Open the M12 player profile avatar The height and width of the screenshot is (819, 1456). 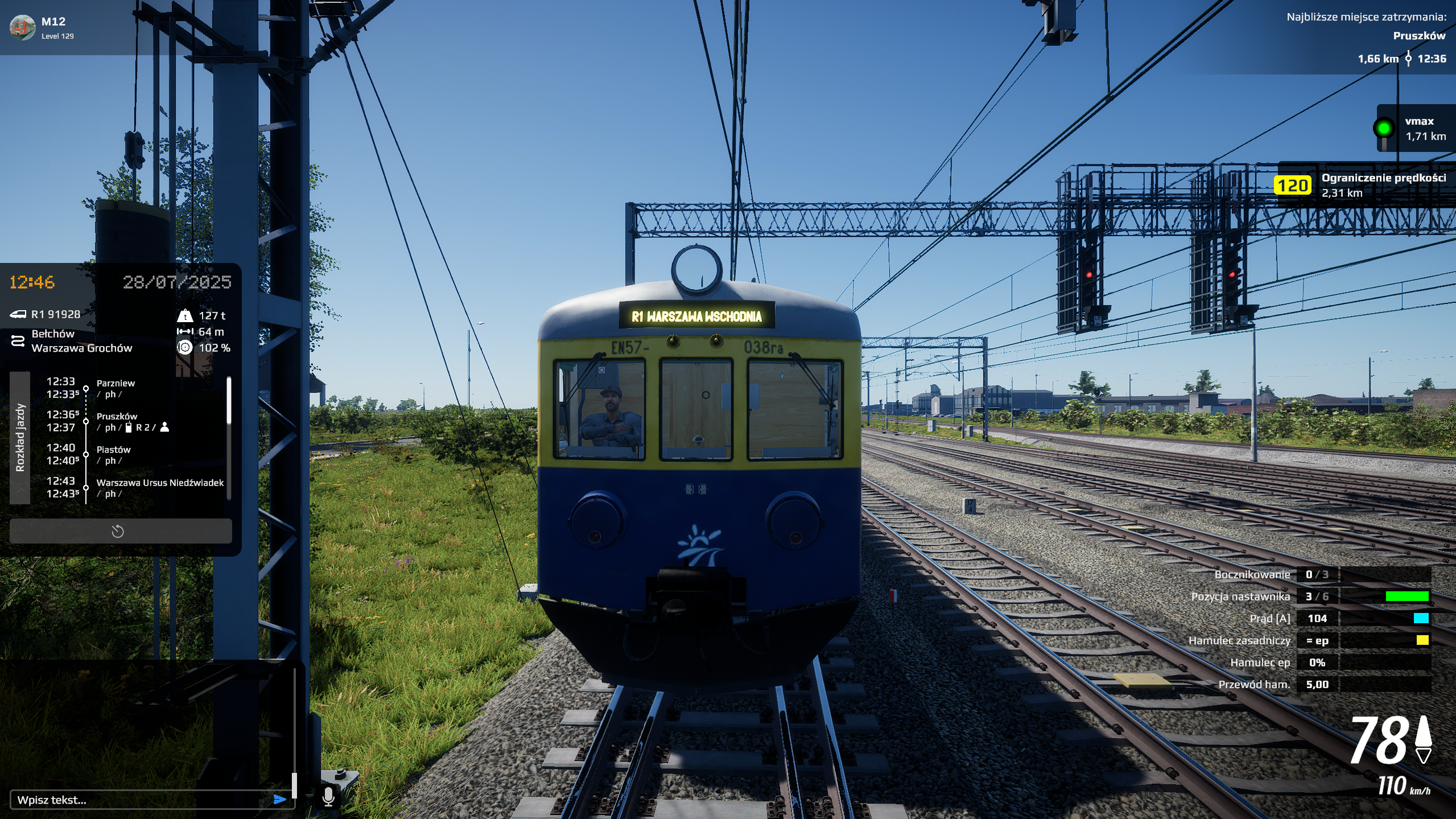coord(23,27)
